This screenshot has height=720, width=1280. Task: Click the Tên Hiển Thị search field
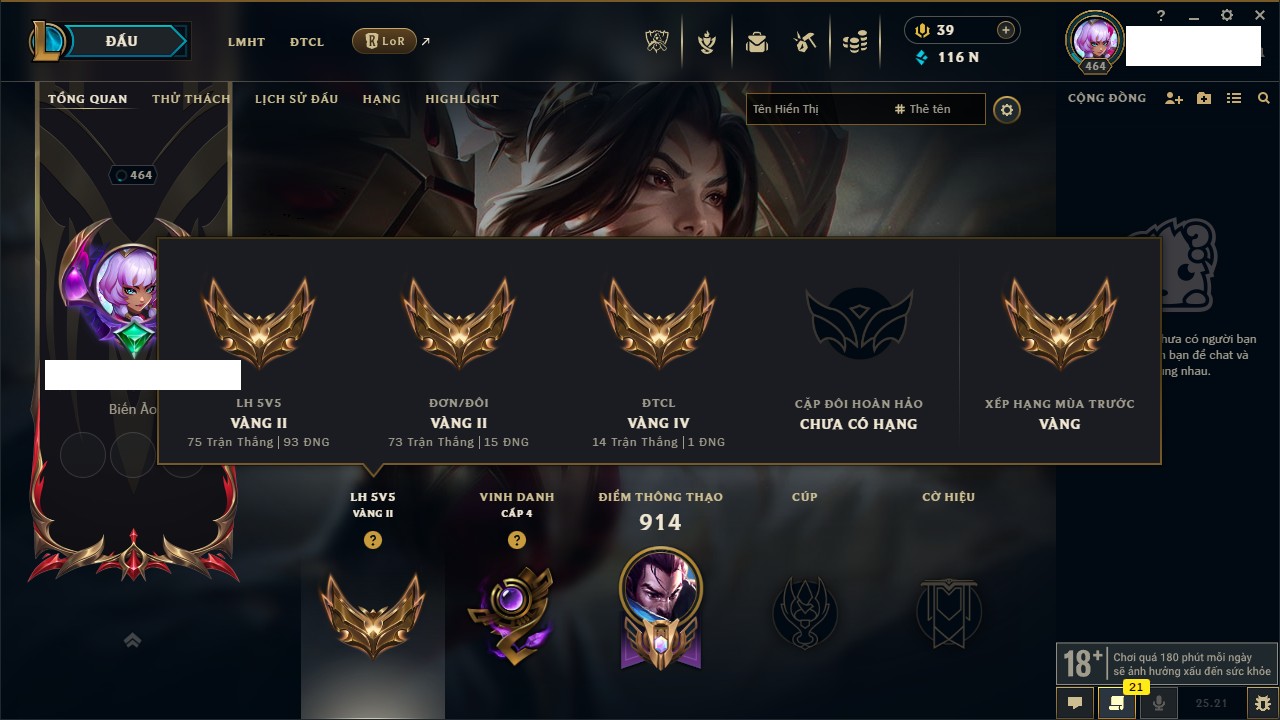point(815,109)
